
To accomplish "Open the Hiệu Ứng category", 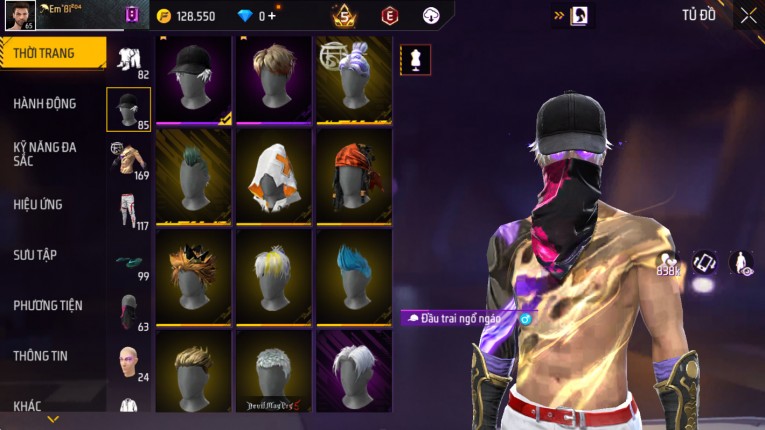I will pyautogui.click(x=38, y=204).
